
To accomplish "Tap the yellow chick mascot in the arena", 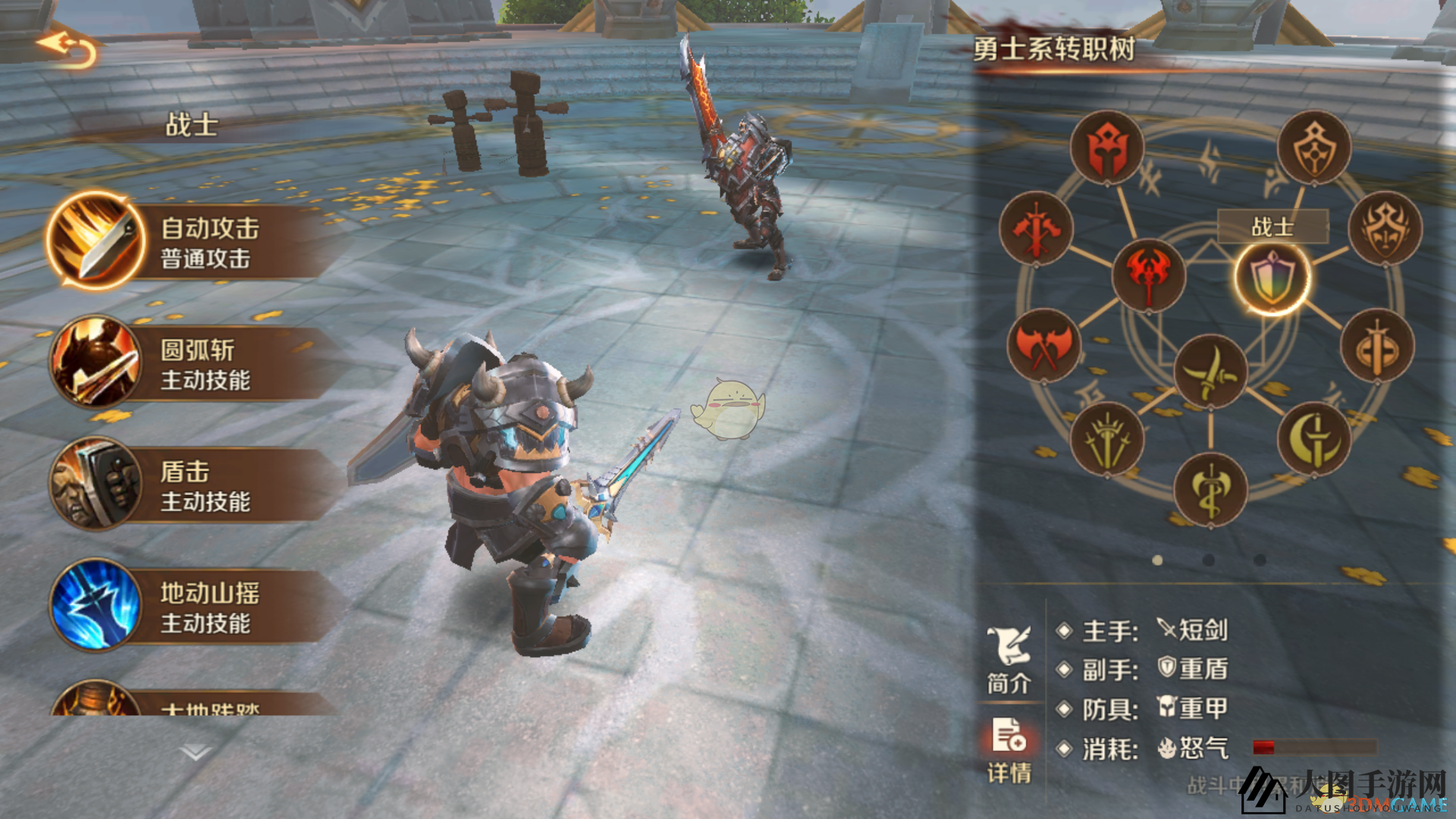I will tap(726, 409).
